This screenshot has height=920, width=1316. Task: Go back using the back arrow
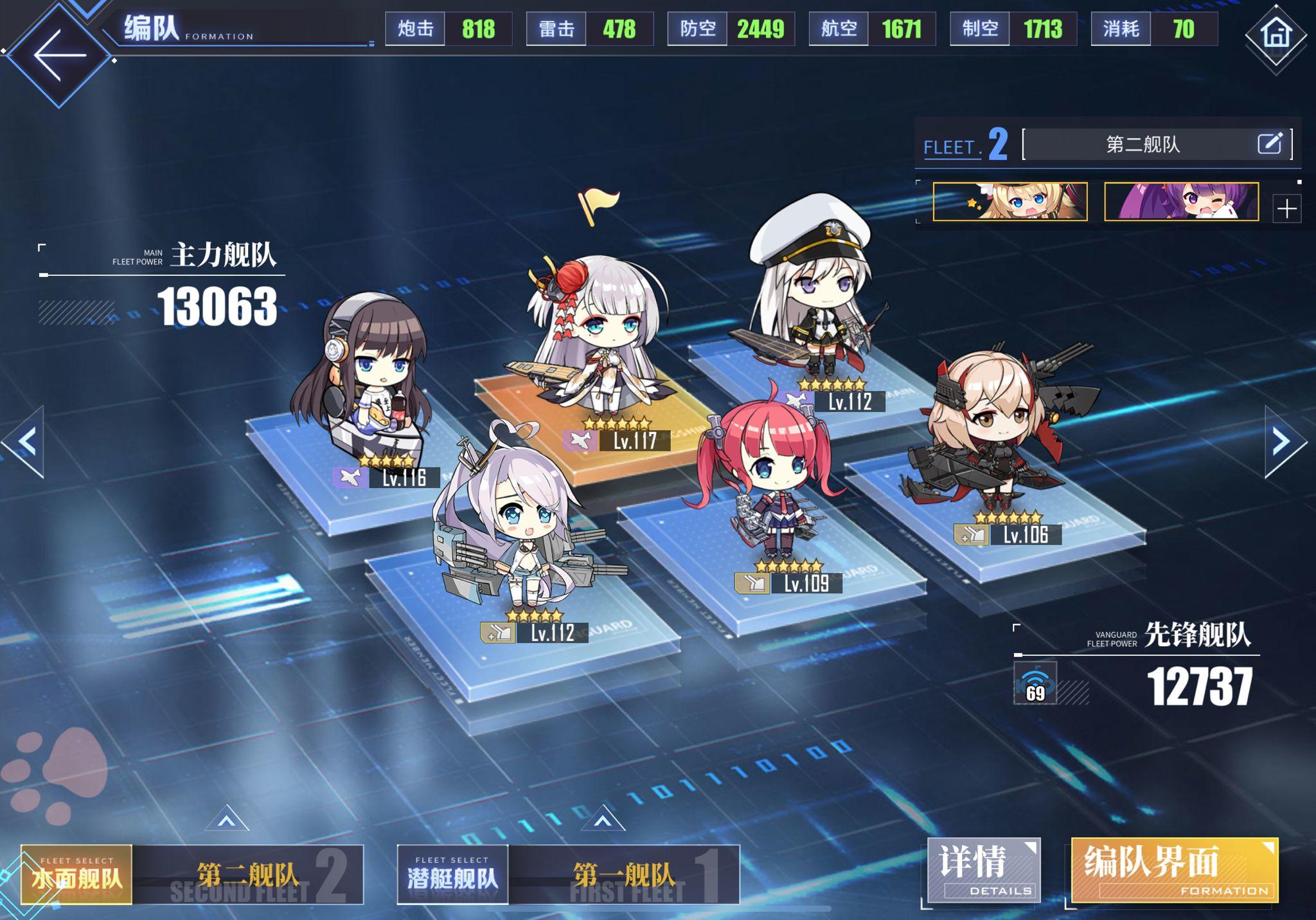tap(55, 55)
